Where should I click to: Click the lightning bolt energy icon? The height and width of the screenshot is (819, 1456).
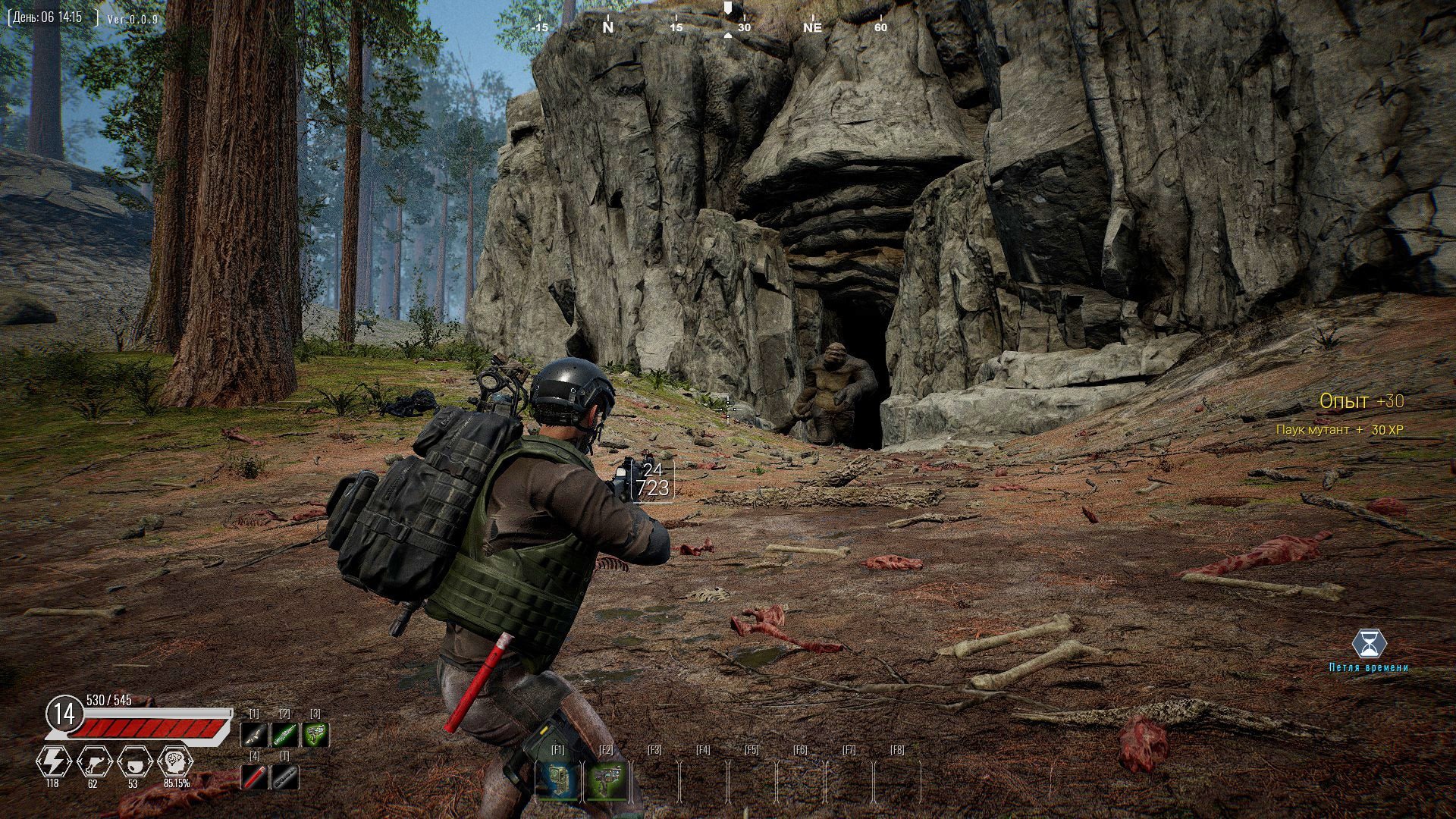pyautogui.click(x=53, y=761)
